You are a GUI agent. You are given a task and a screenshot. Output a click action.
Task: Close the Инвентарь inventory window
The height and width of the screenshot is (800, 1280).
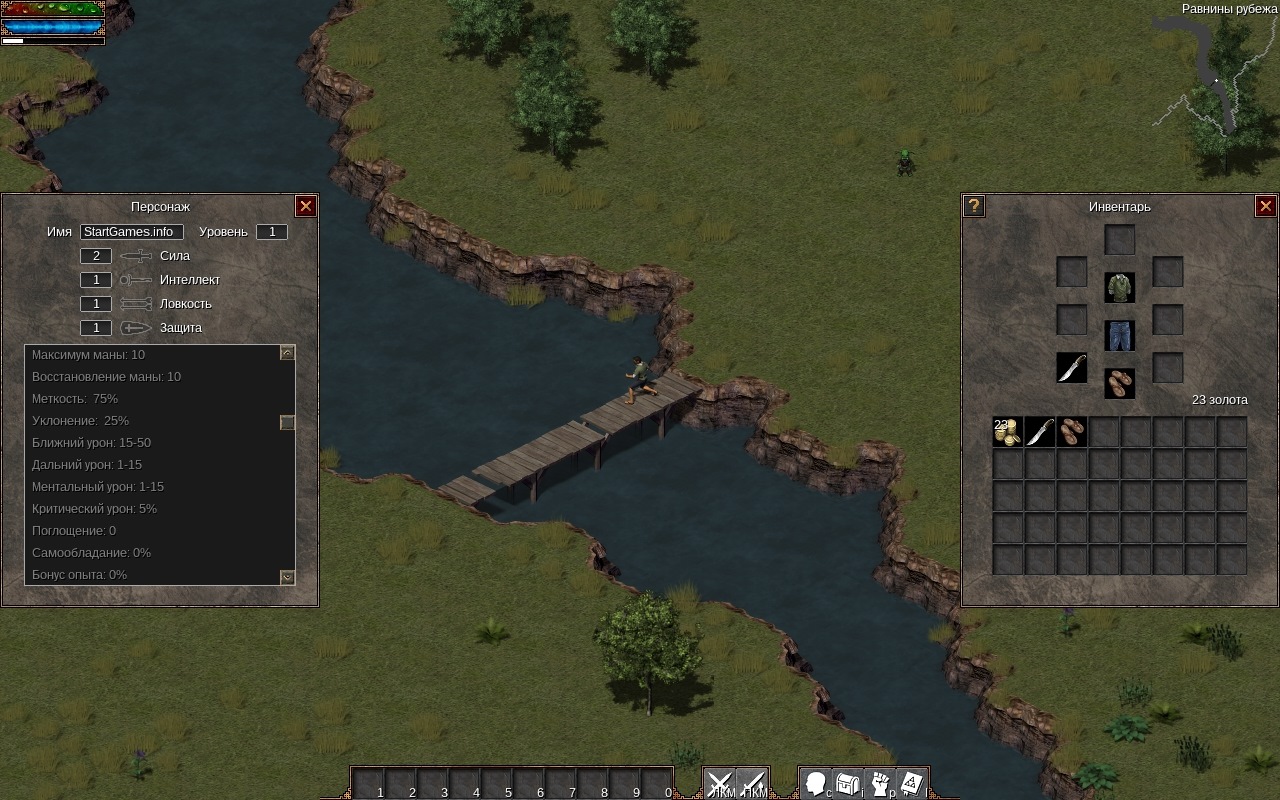[1265, 206]
